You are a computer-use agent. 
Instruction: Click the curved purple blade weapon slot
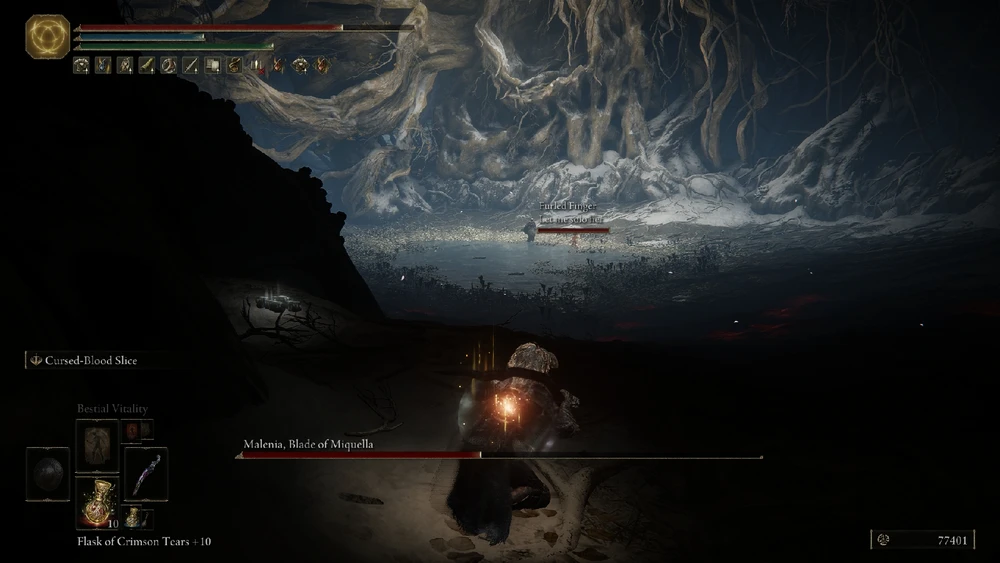coord(145,473)
